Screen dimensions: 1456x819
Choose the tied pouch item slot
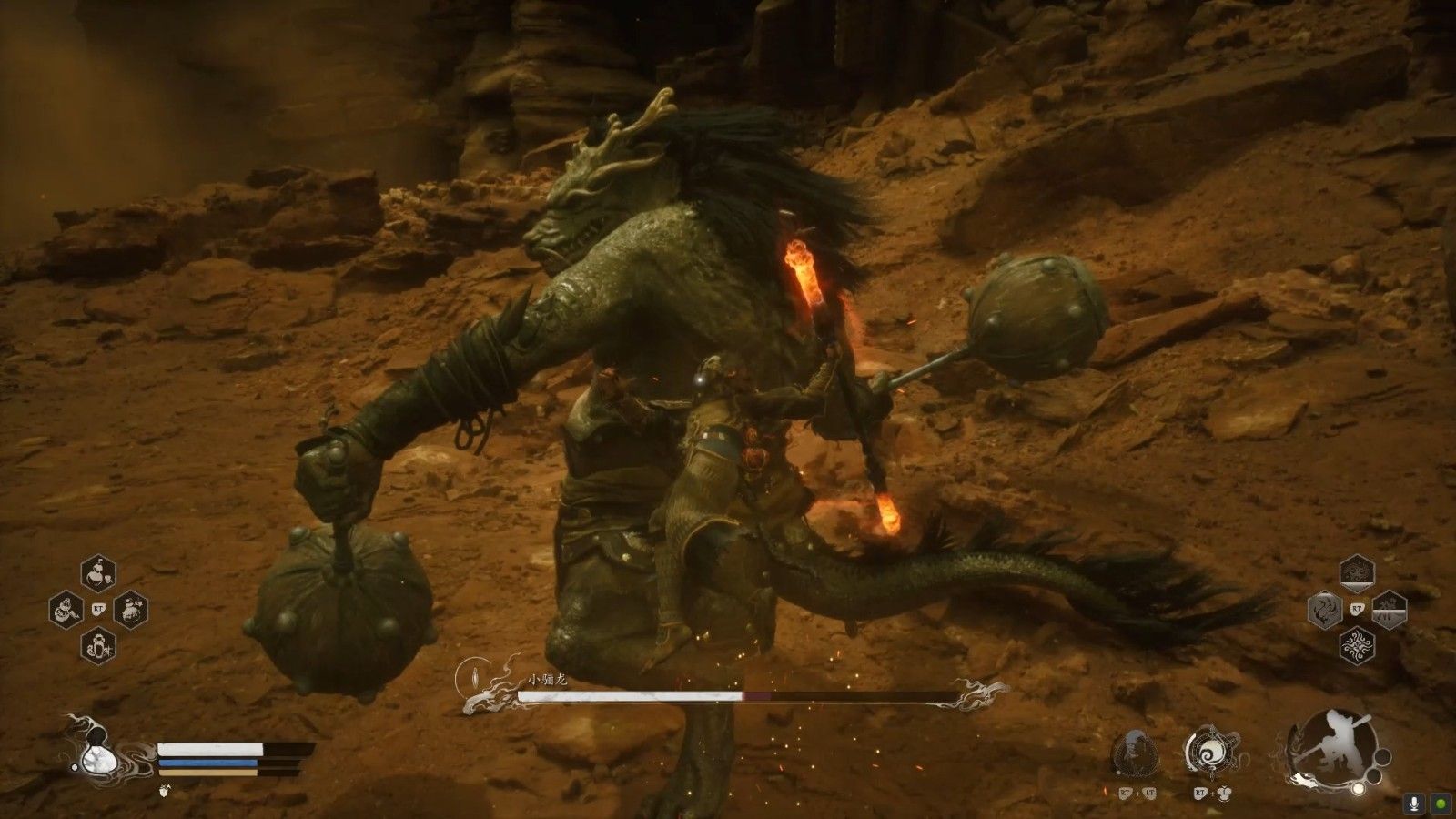tap(131, 609)
